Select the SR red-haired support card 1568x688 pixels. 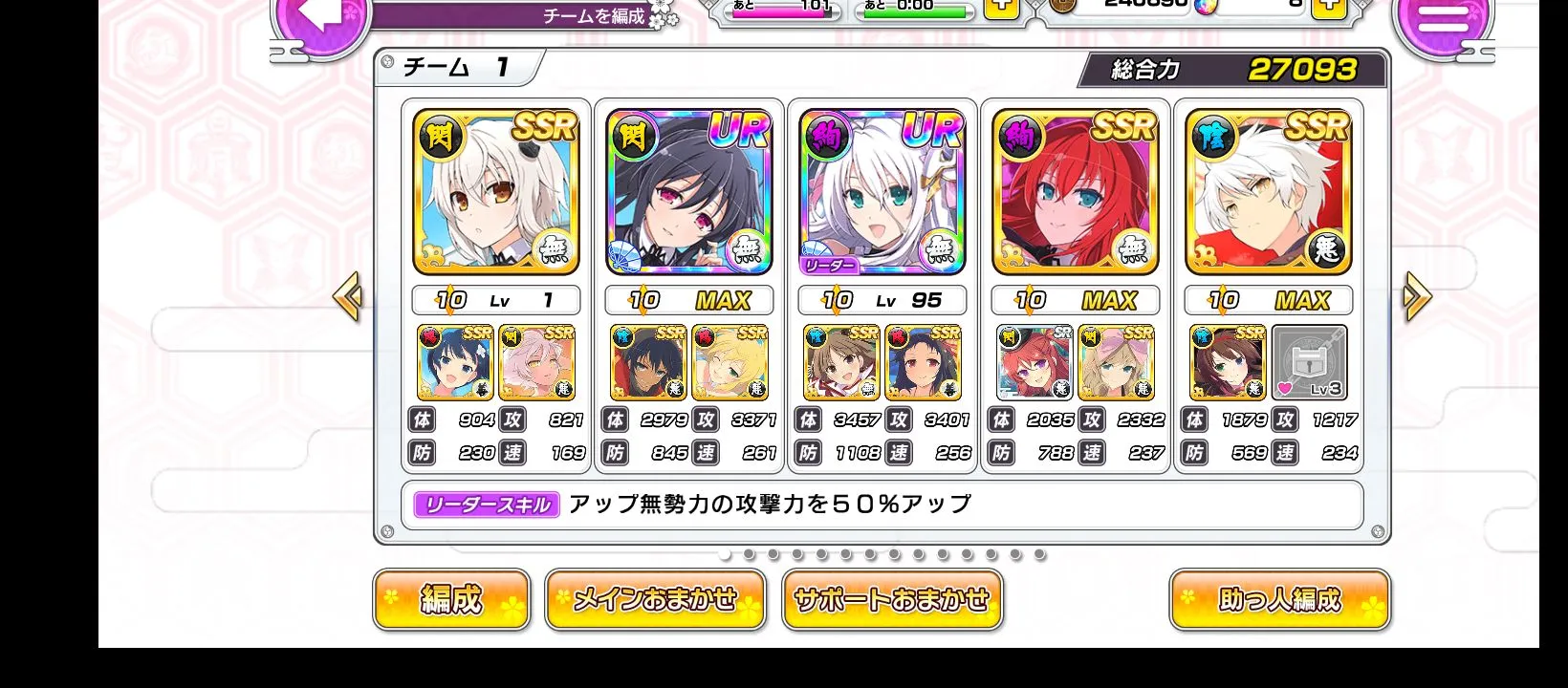pos(1034,363)
